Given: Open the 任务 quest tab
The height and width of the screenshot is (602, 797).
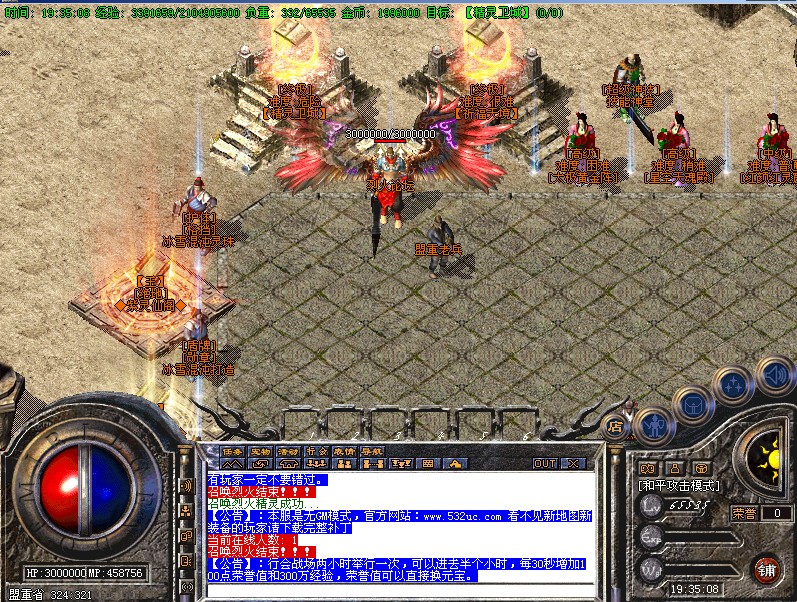Looking at the screenshot, I should [231, 450].
